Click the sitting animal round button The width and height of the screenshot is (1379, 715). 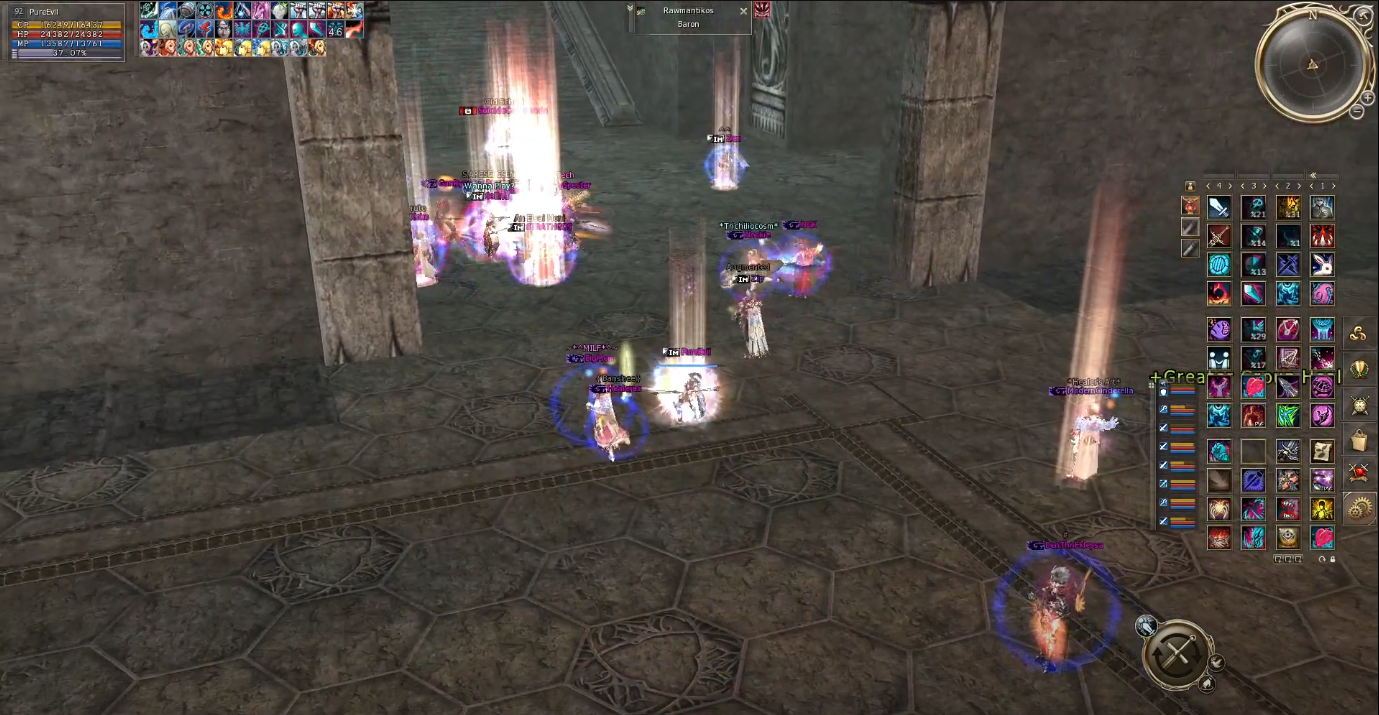pos(1207,684)
